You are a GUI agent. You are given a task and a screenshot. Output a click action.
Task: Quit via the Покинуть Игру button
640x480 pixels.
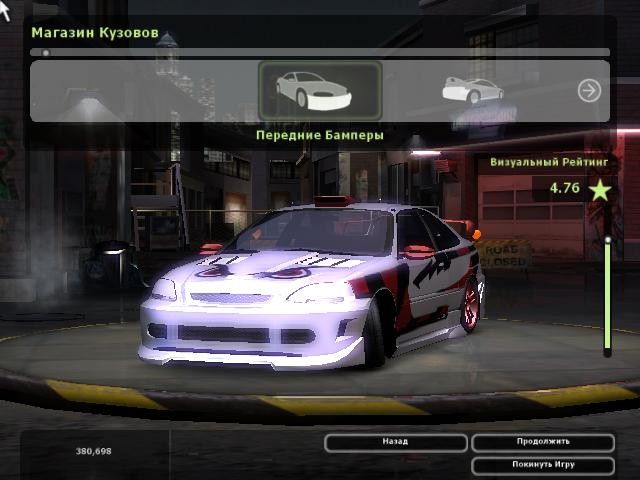click(x=543, y=465)
